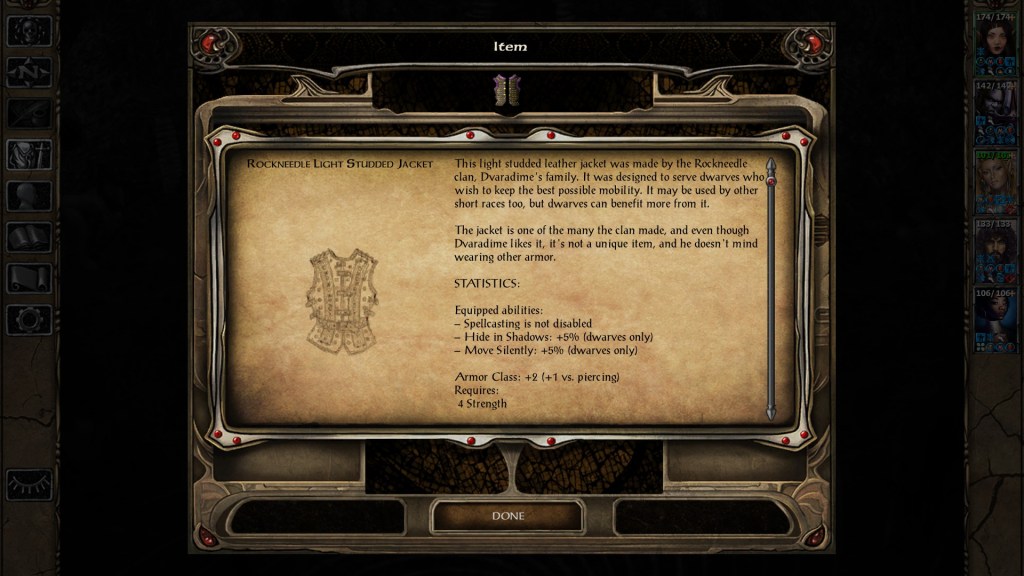Rest the party with the closed-eye icon
The width and height of the screenshot is (1024, 576).
pyautogui.click(x=29, y=484)
